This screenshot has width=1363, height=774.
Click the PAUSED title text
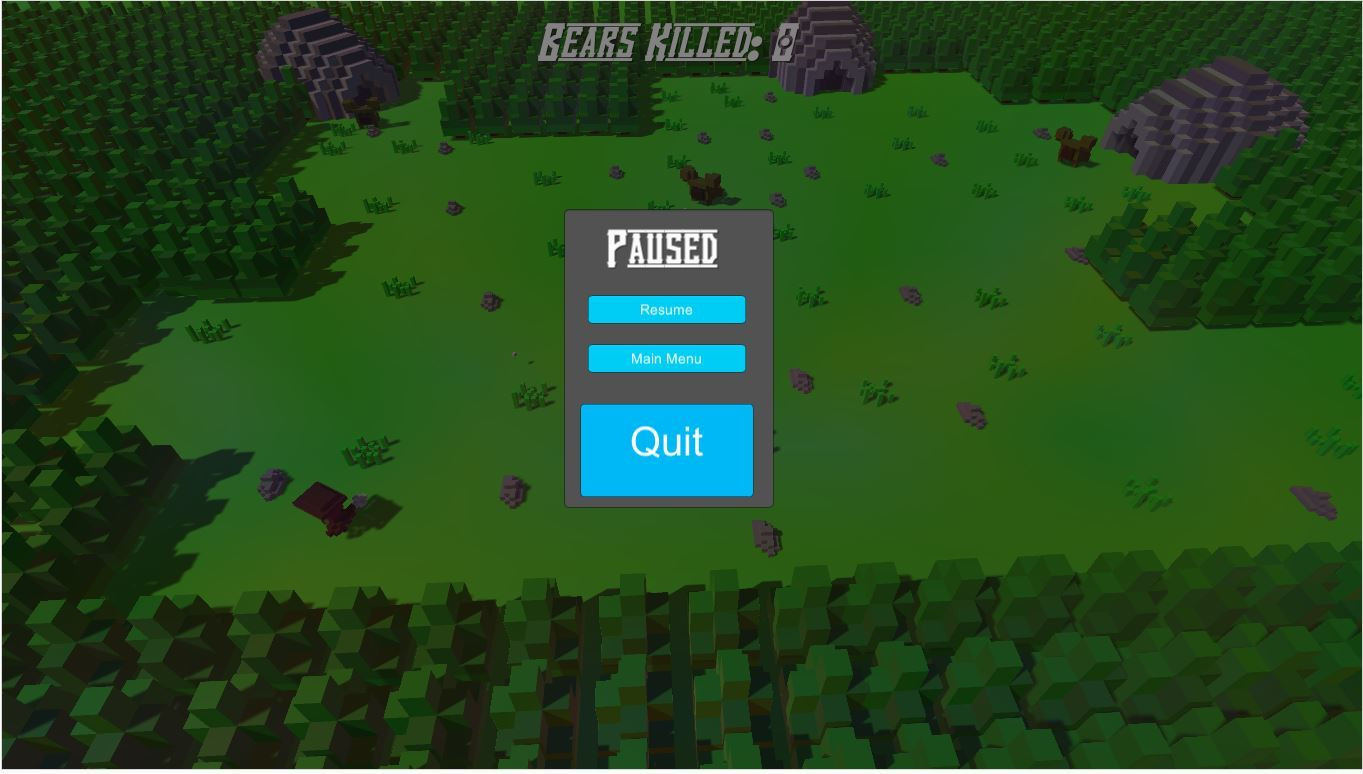(664, 247)
